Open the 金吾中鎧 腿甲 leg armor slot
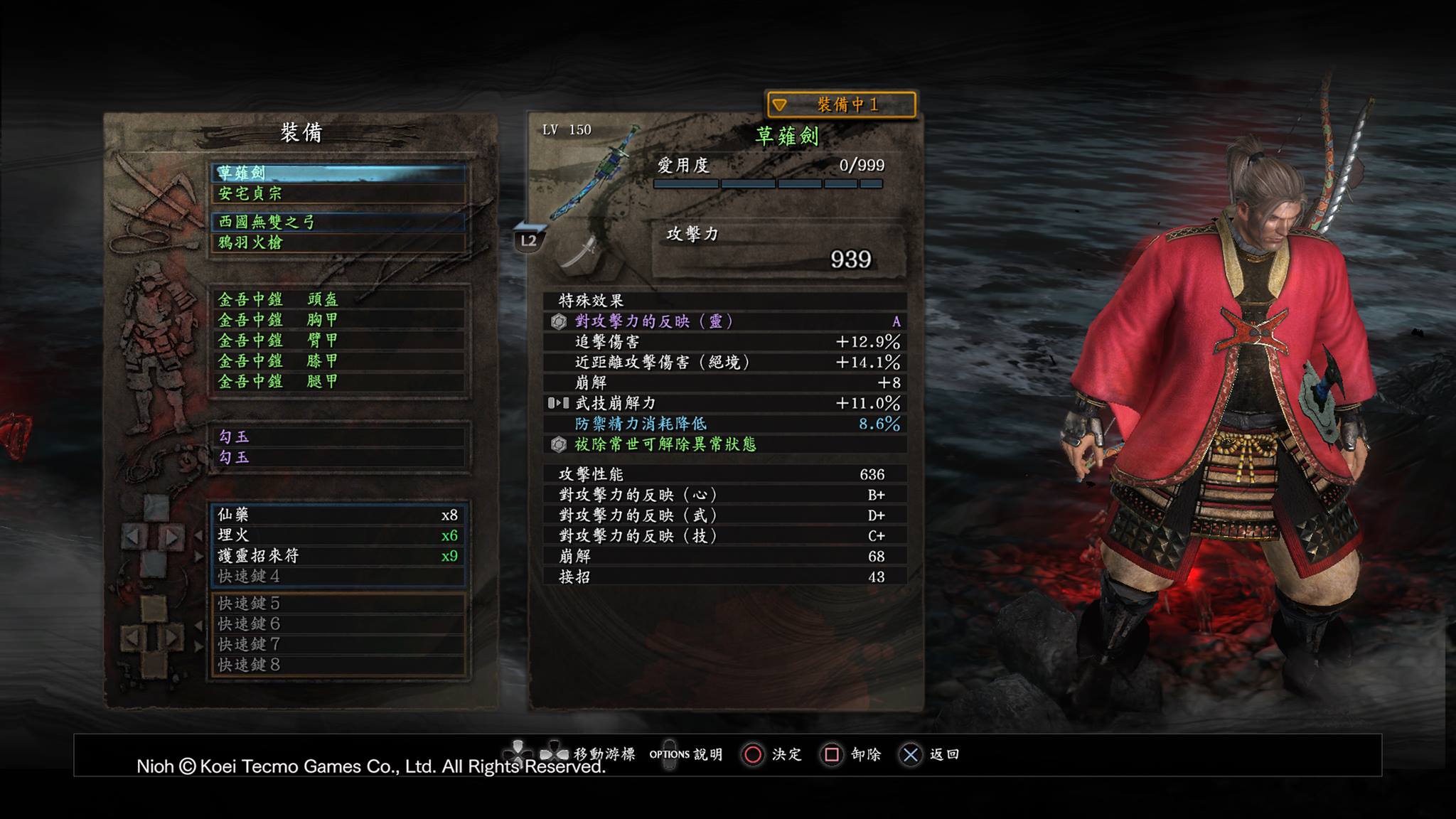Image resolution: width=1456 pixels, height=819 pixels. 338,382
